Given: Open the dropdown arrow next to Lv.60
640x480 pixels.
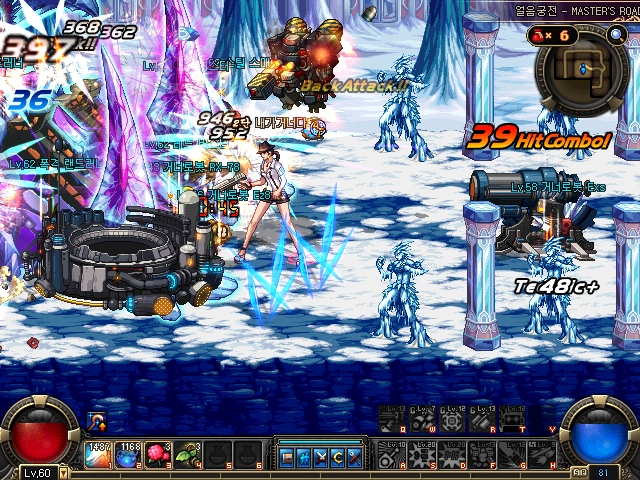Looking at the screenshot, I should pos(64,470).
